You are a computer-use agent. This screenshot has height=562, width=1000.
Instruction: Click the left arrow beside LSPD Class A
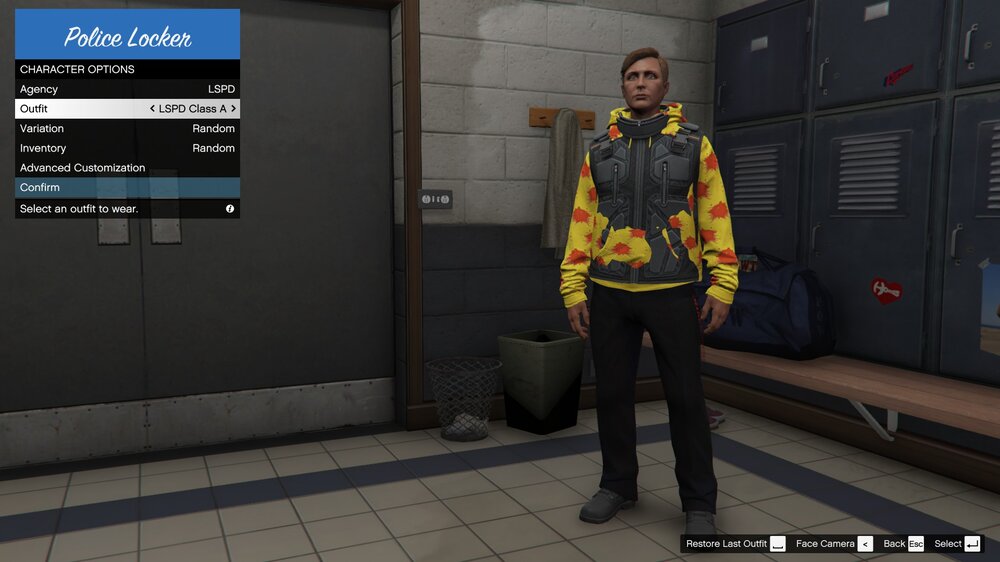(152, 109)
